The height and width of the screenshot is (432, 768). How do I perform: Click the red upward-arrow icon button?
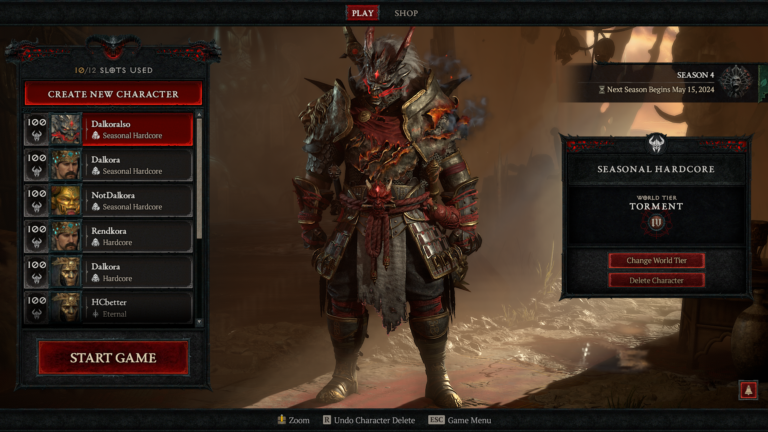tap(747, 390)
